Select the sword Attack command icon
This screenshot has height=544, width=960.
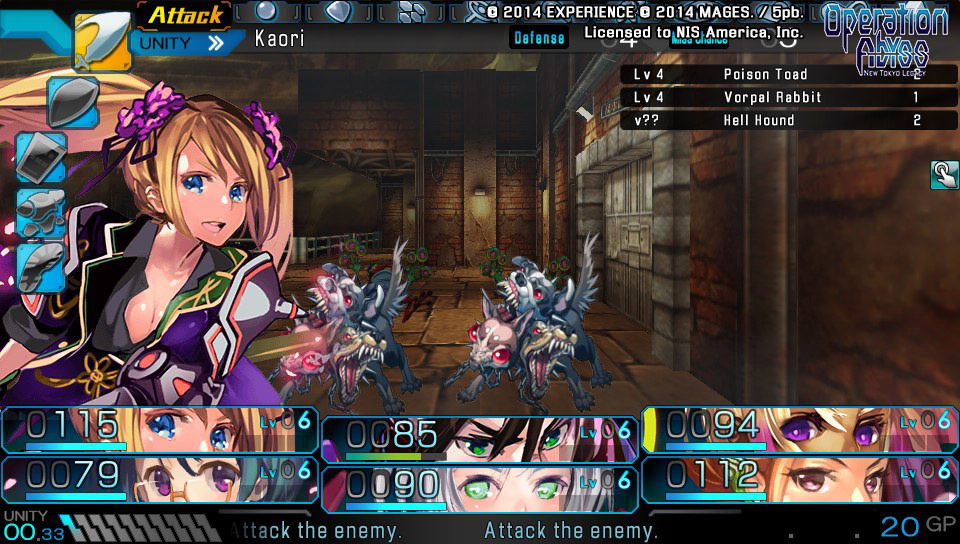pyautogui.click(x=102, y=41)
